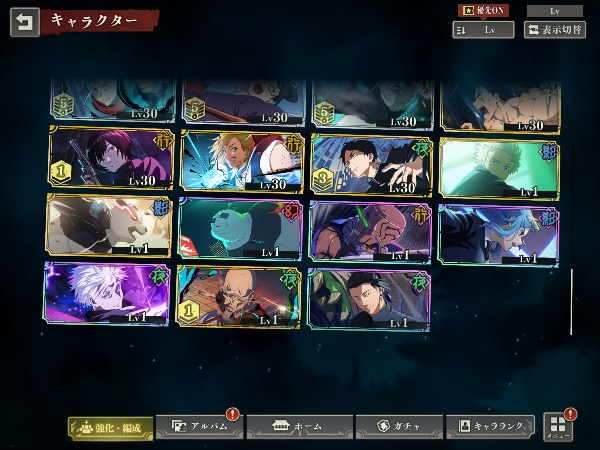This screenshot has width=600, height=450.
Task: Pick the bald elderly man character card
Action: 238,296
